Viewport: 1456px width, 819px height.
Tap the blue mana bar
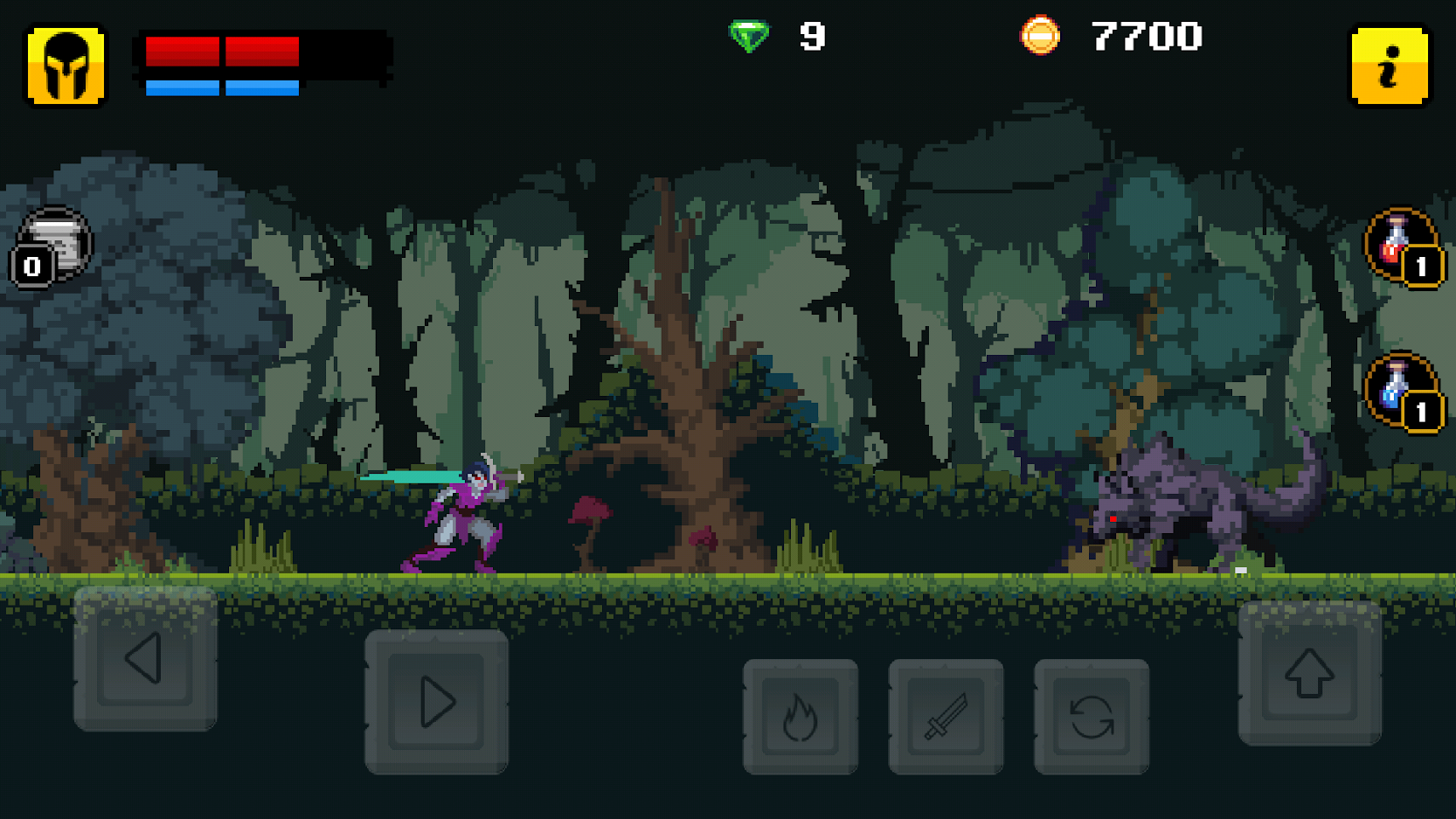coord(223,87)
